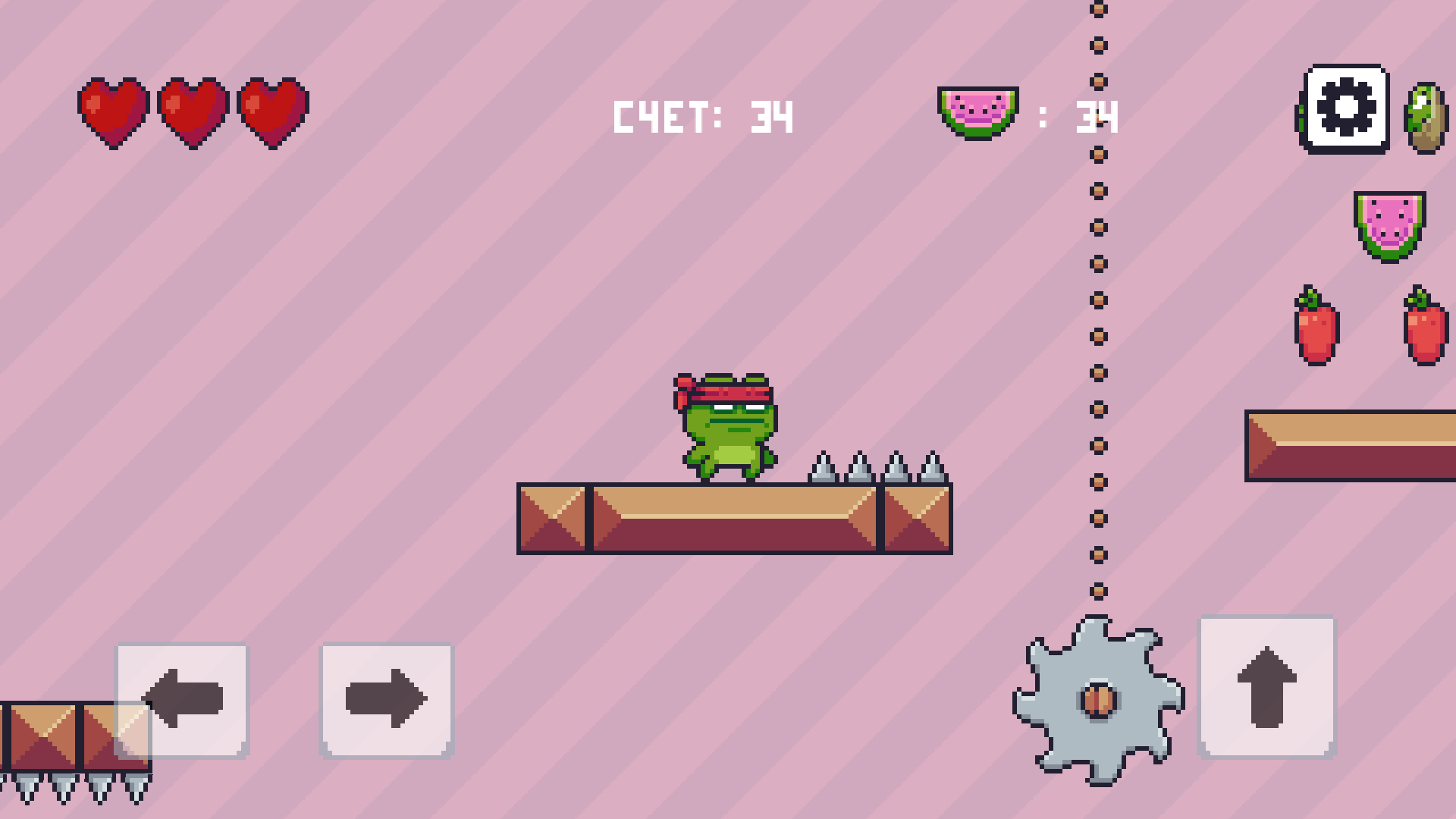
Task: Select the ninja frog character
Action: pos(728,425)
